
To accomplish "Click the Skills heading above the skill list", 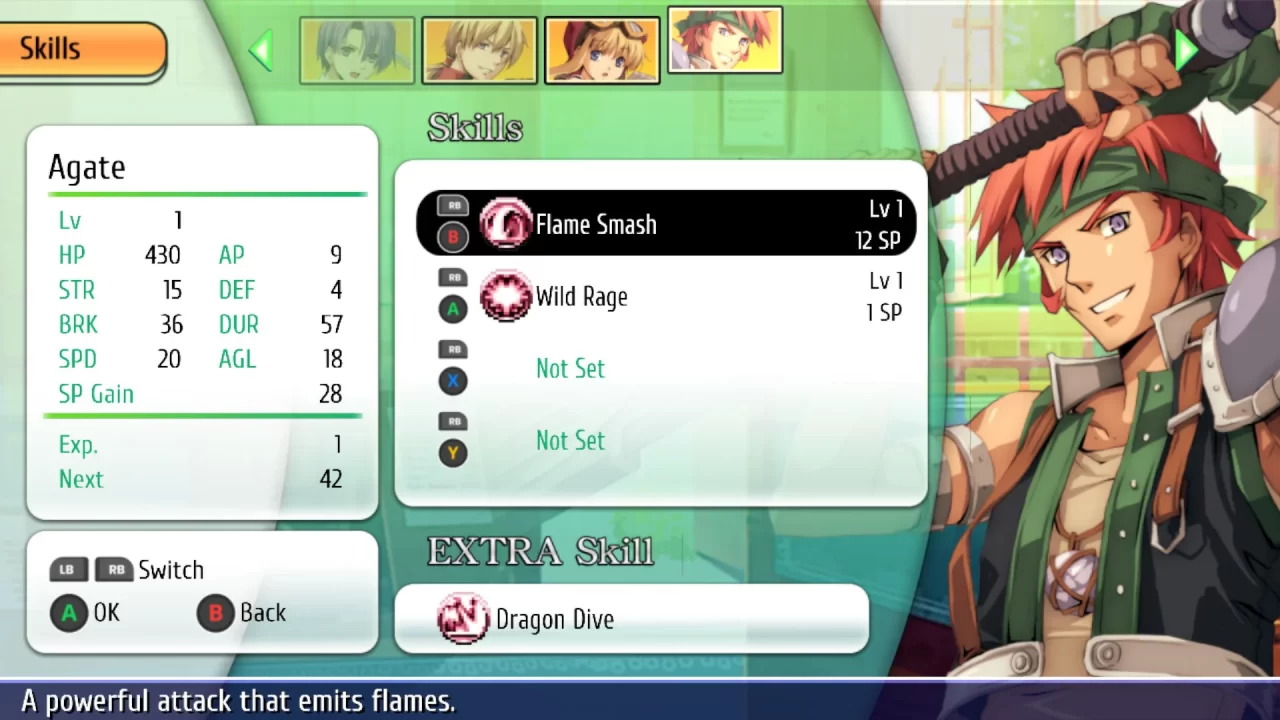I will (x=475, y=128).
